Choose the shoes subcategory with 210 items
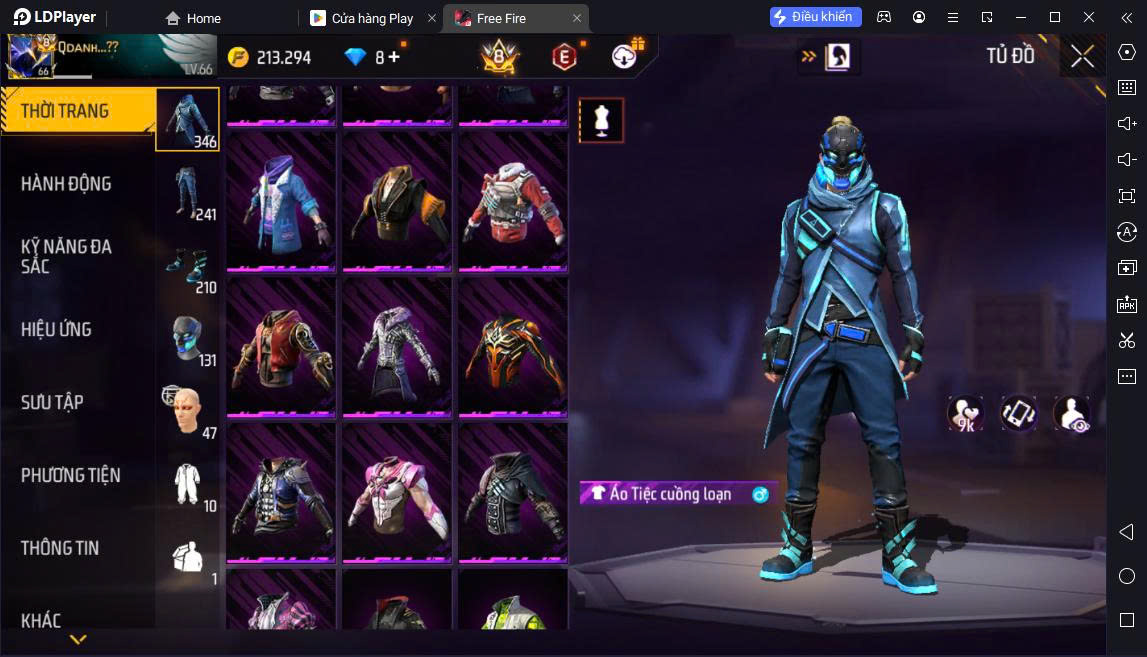The height and width of the screenshot is (657, 1147). [x=187, y=265]
